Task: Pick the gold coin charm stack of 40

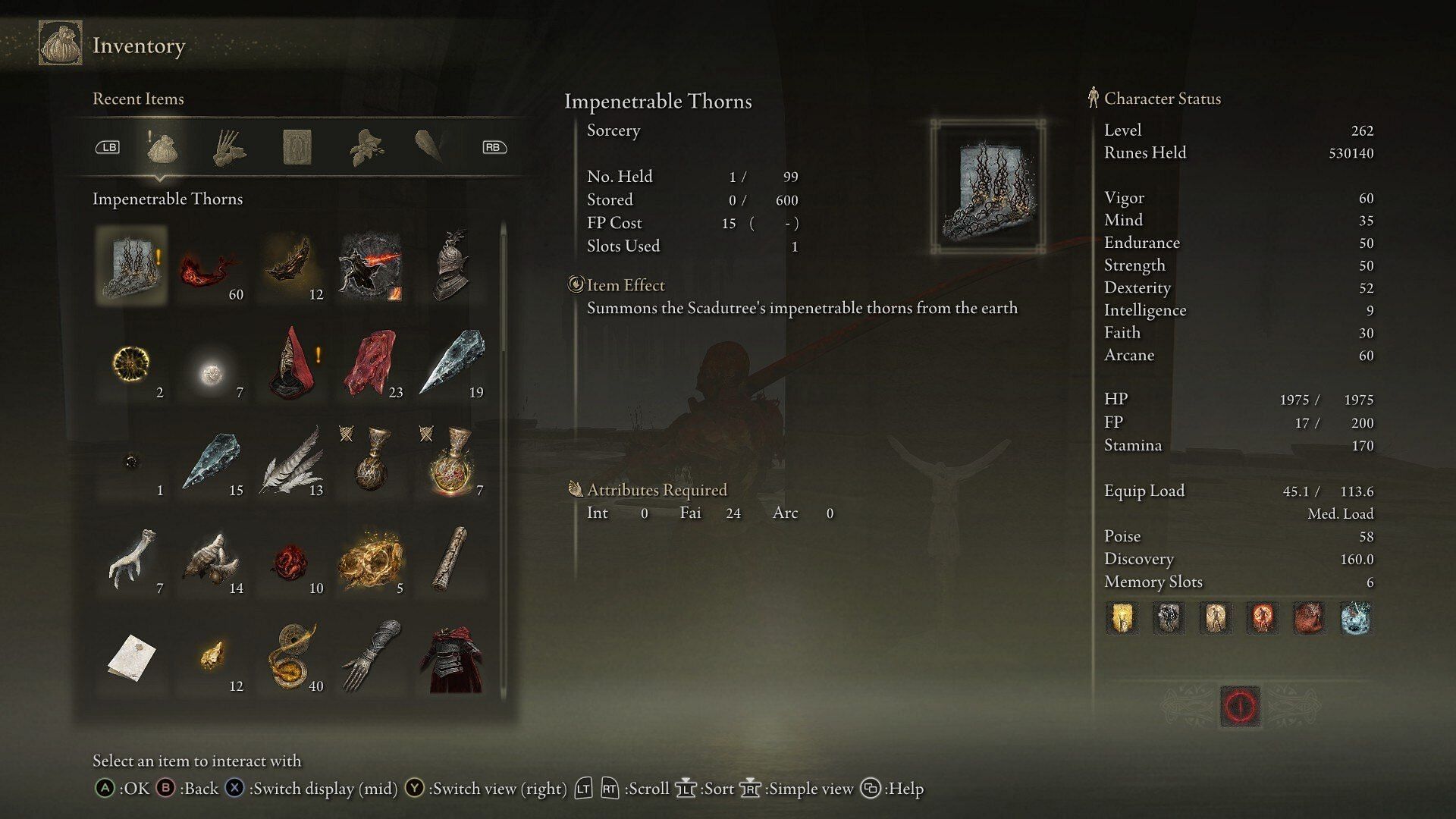Action: tap(291, 657)
